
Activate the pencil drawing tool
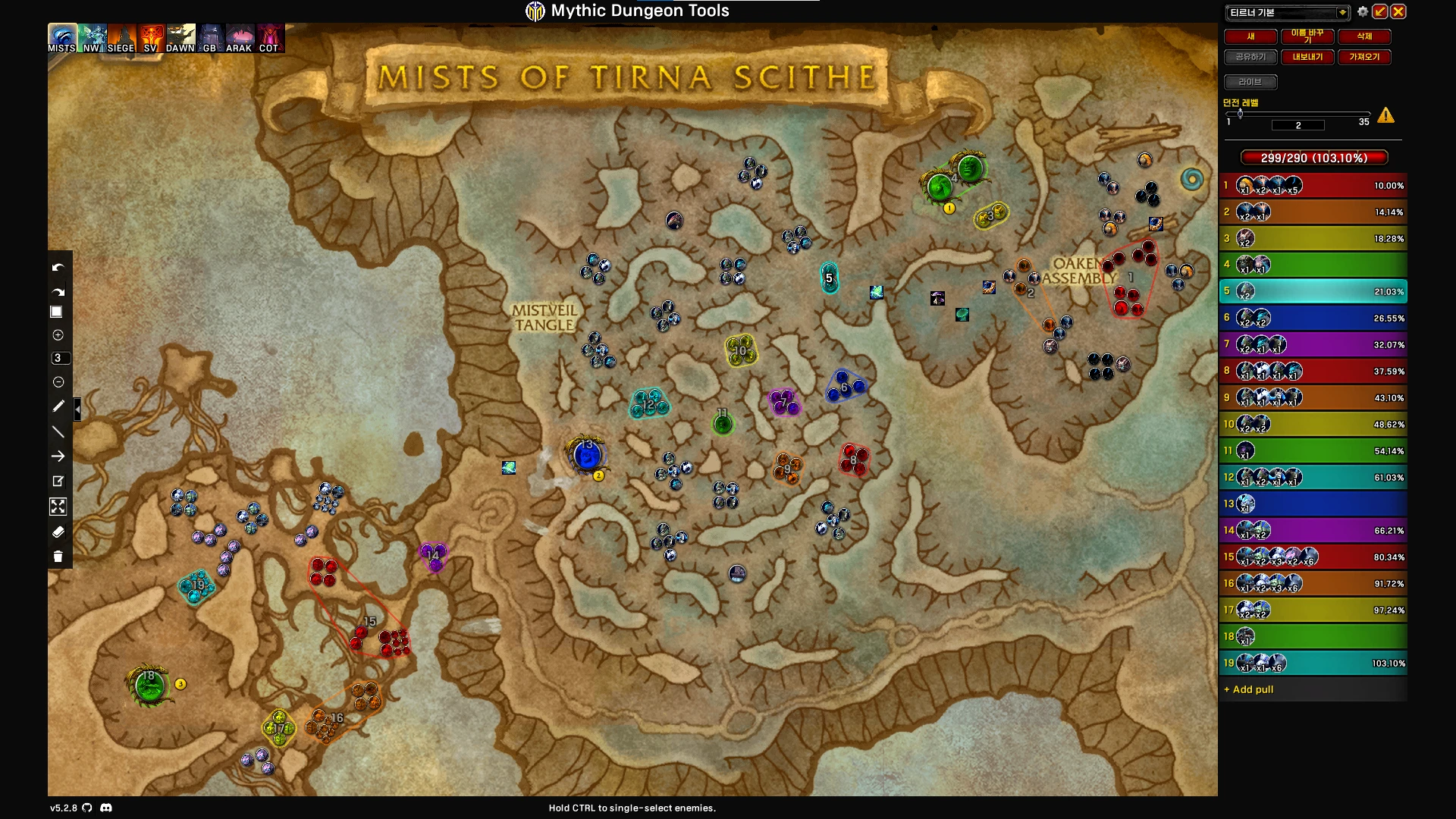pyautogui.click(x=58, y=406)
